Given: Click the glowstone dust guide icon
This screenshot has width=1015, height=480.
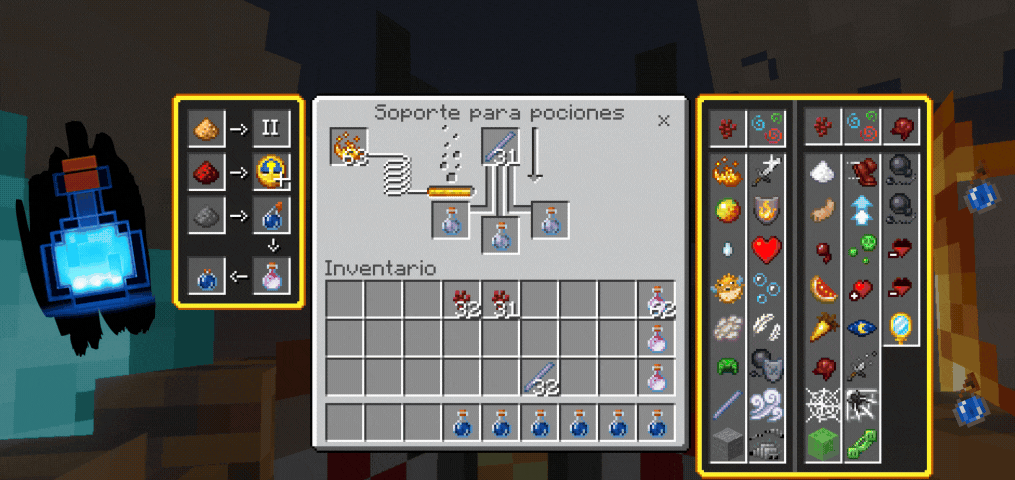Looking at the screenshot, I should click(x=207, y=128).
